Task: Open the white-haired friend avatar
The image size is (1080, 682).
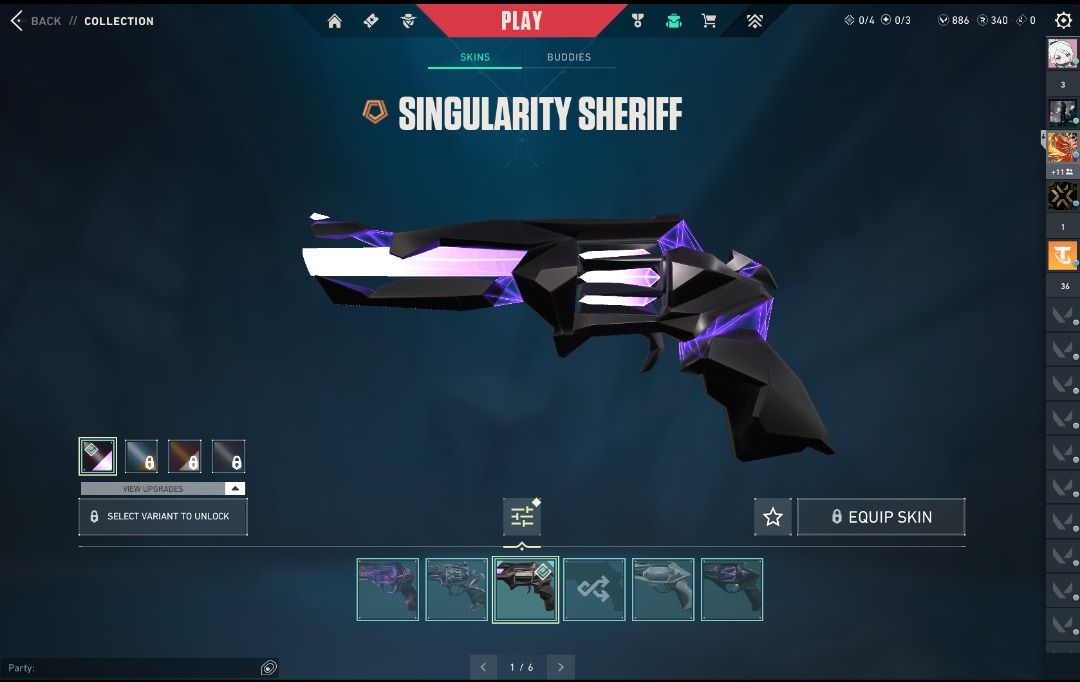Action: 1062,53
